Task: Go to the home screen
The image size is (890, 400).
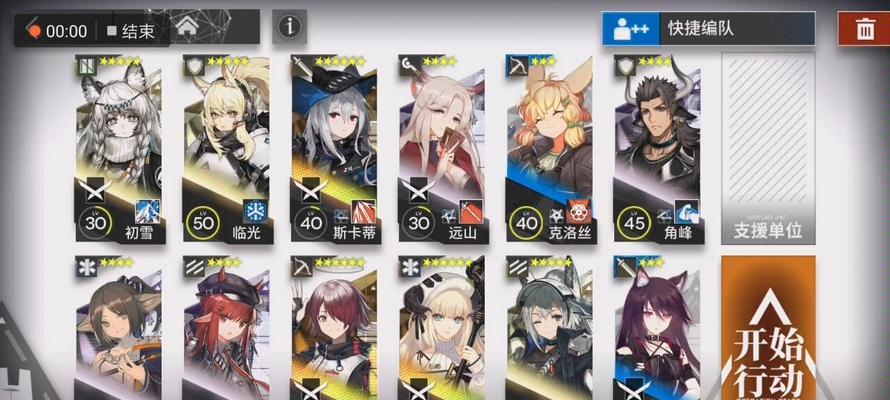Action: click(187, 29)
